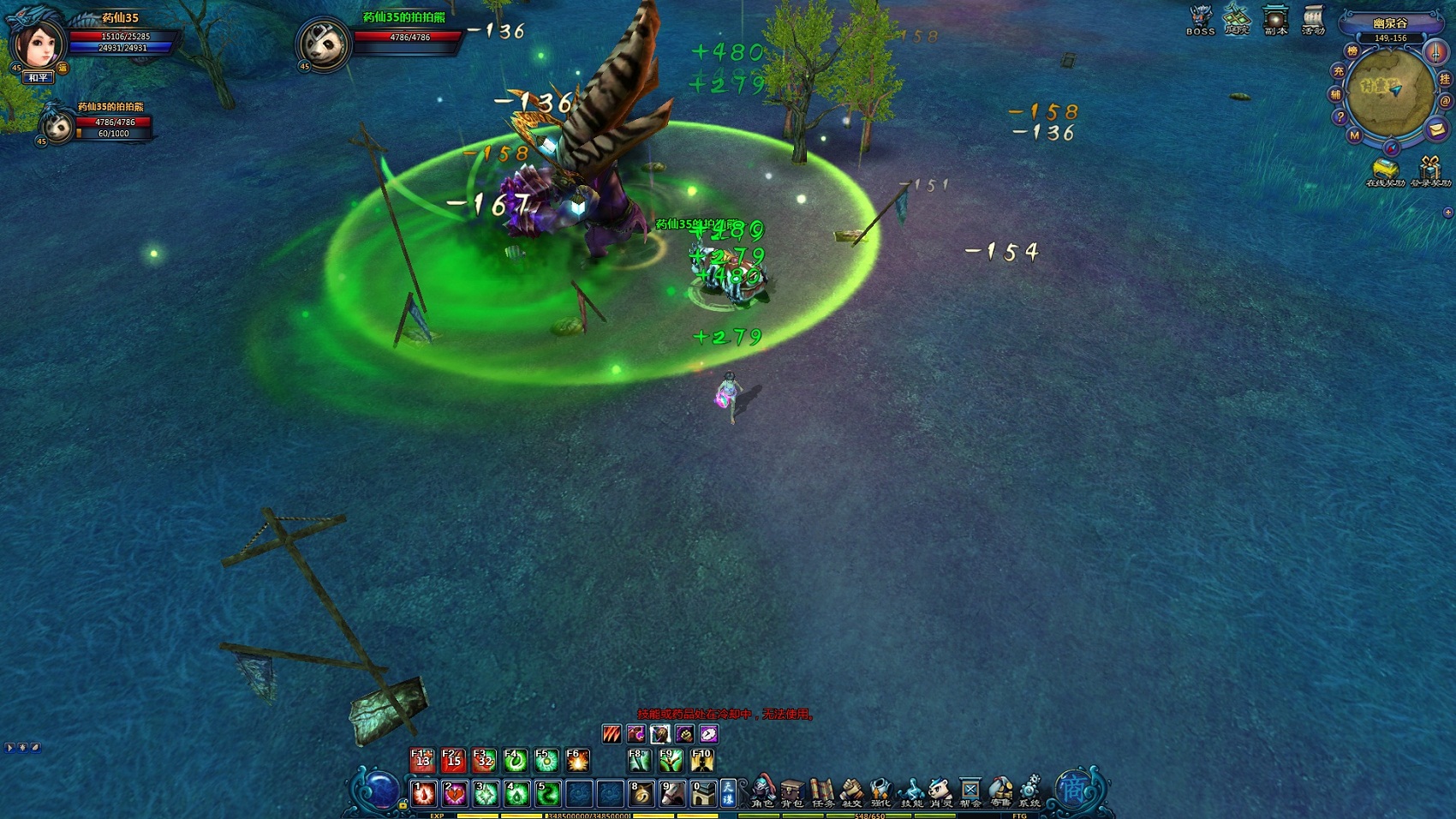The image size is (1456, 819).
Task: Open the 背包 bag chest icon
Action: (792, 792)
